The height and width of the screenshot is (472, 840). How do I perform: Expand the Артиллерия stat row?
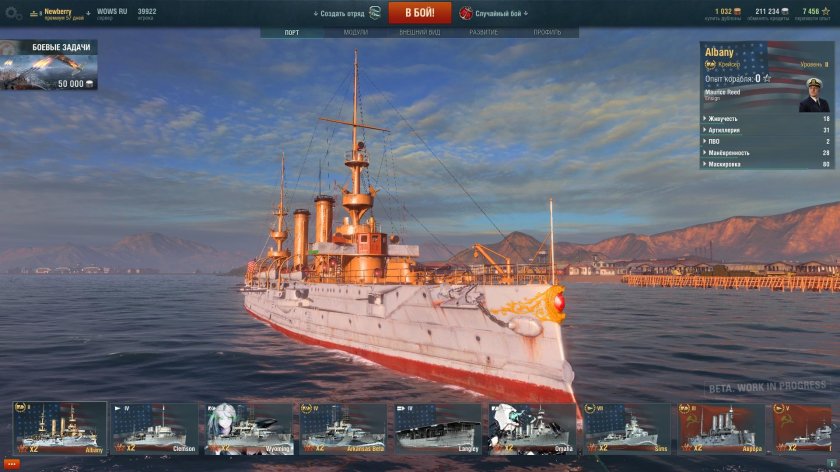pos(767,130)
